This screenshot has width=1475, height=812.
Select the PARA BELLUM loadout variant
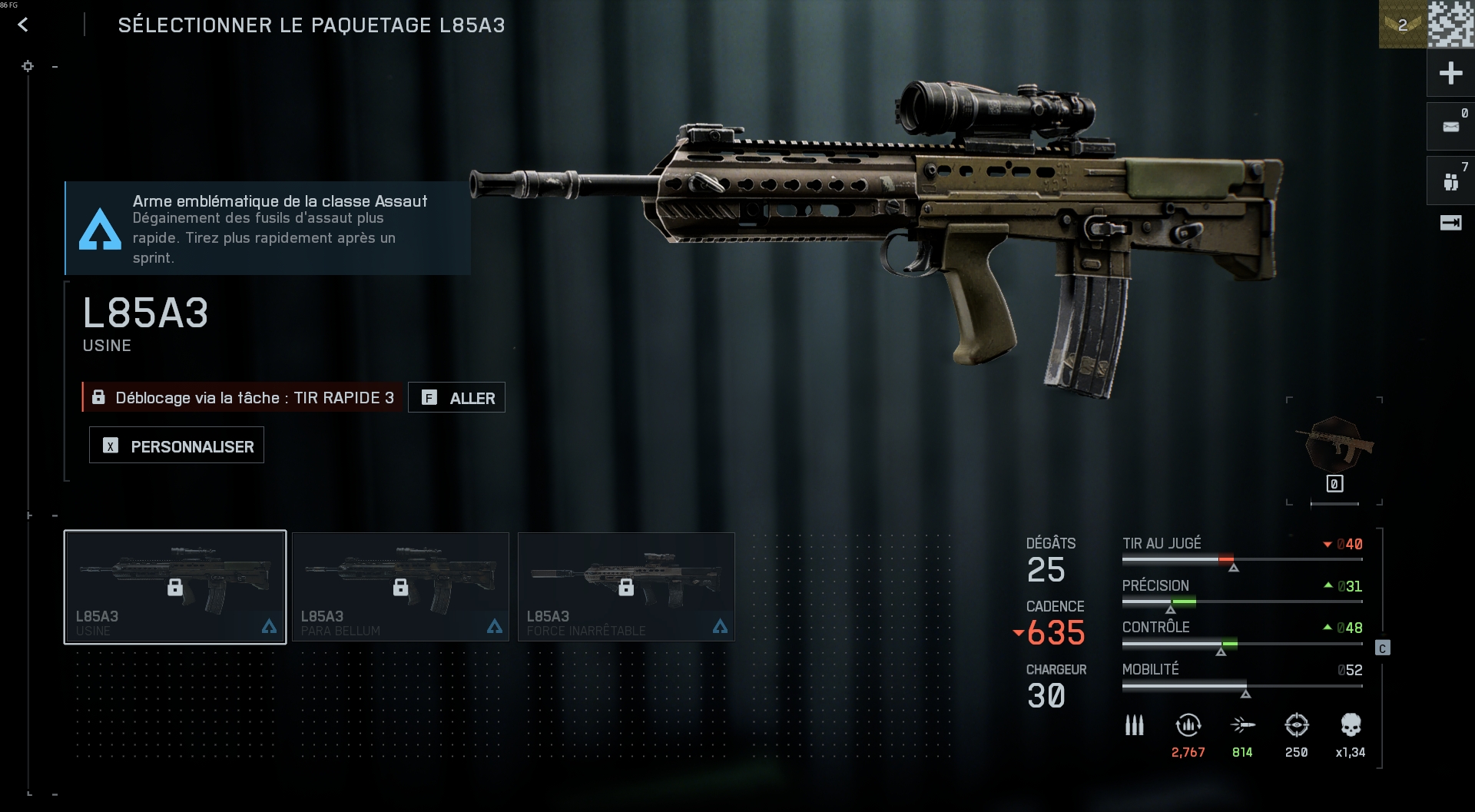(x=400, y=585)
